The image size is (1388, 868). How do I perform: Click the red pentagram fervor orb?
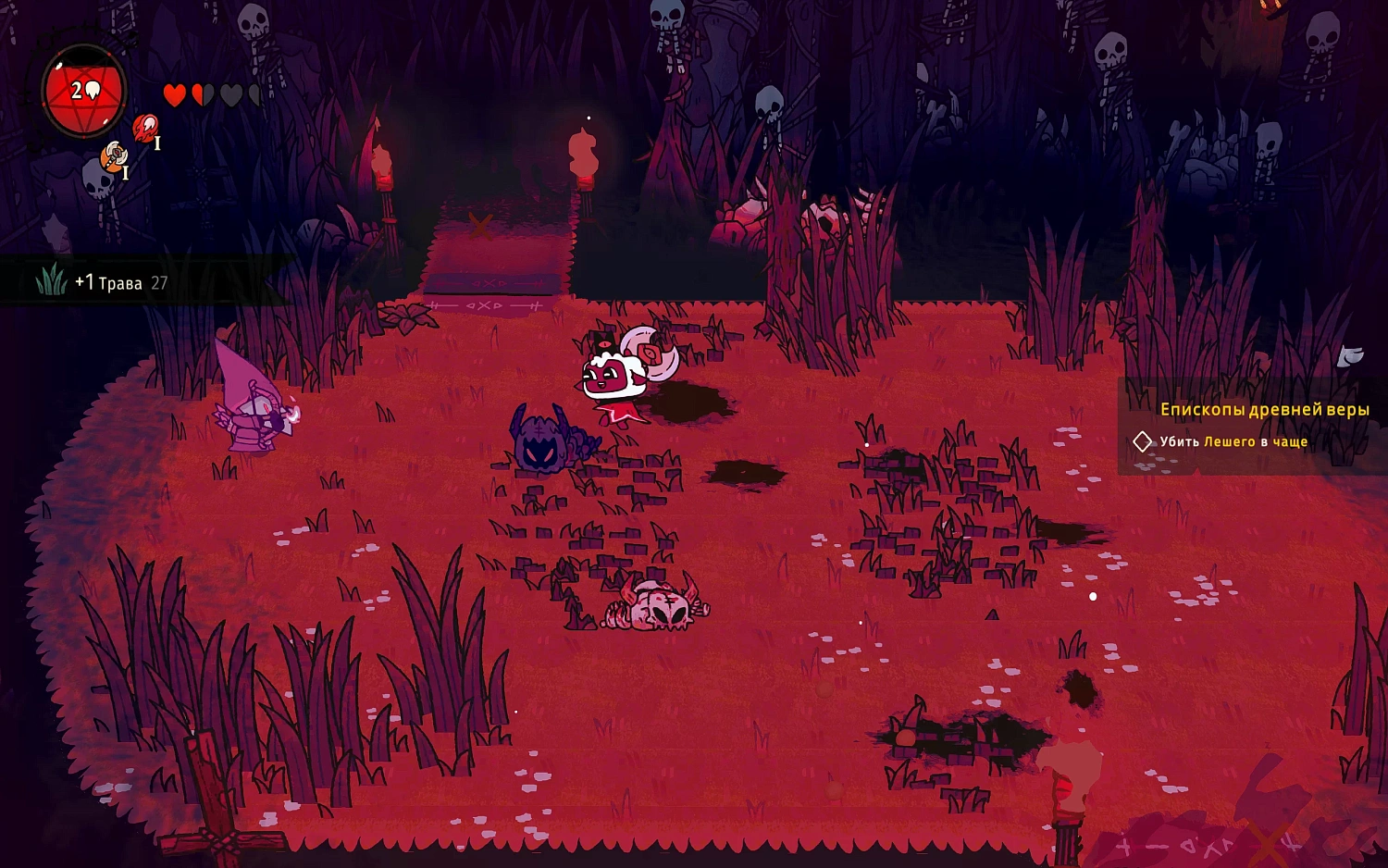pos(84,92)
